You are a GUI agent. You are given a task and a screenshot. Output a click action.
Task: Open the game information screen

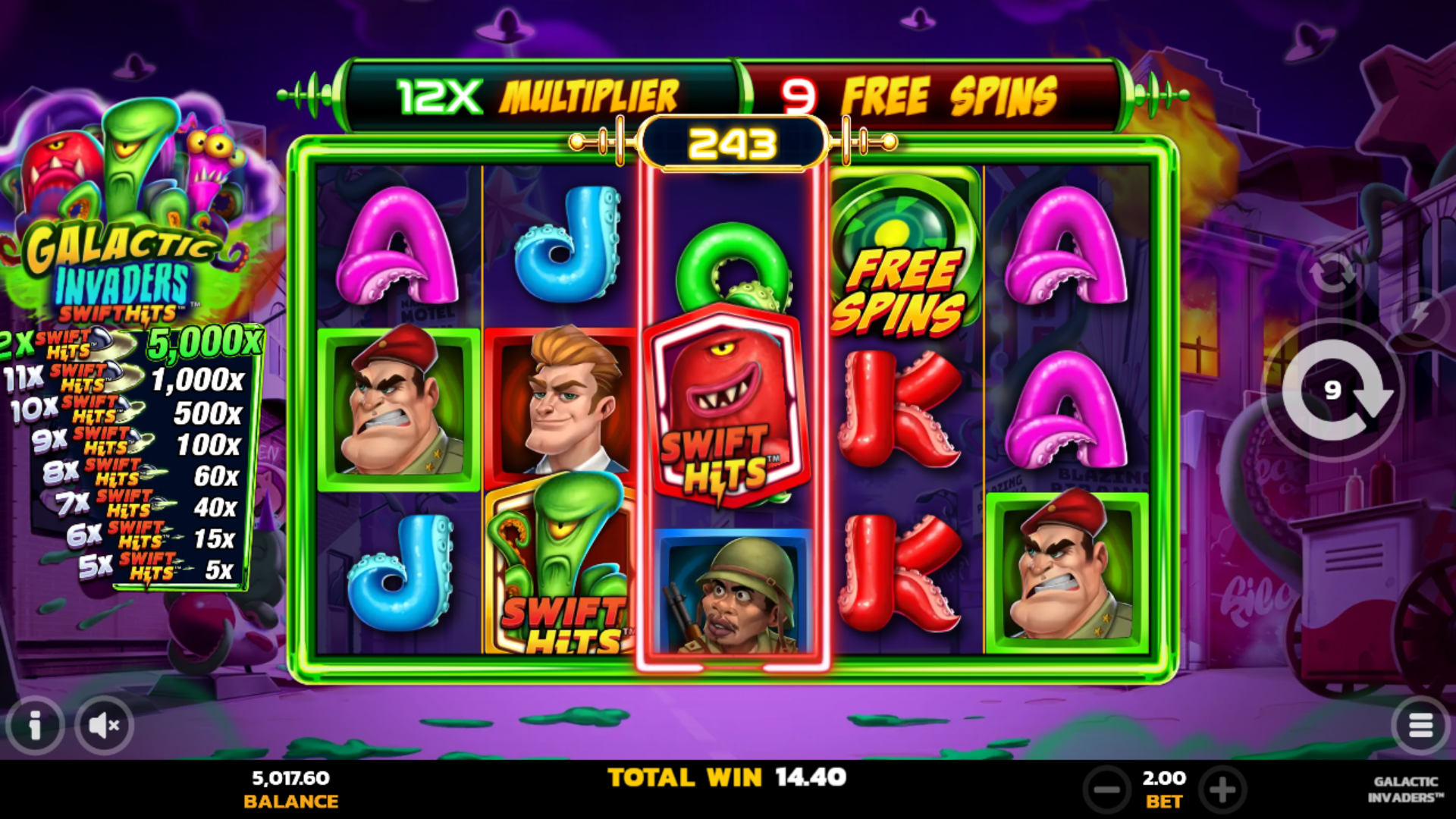35,725
